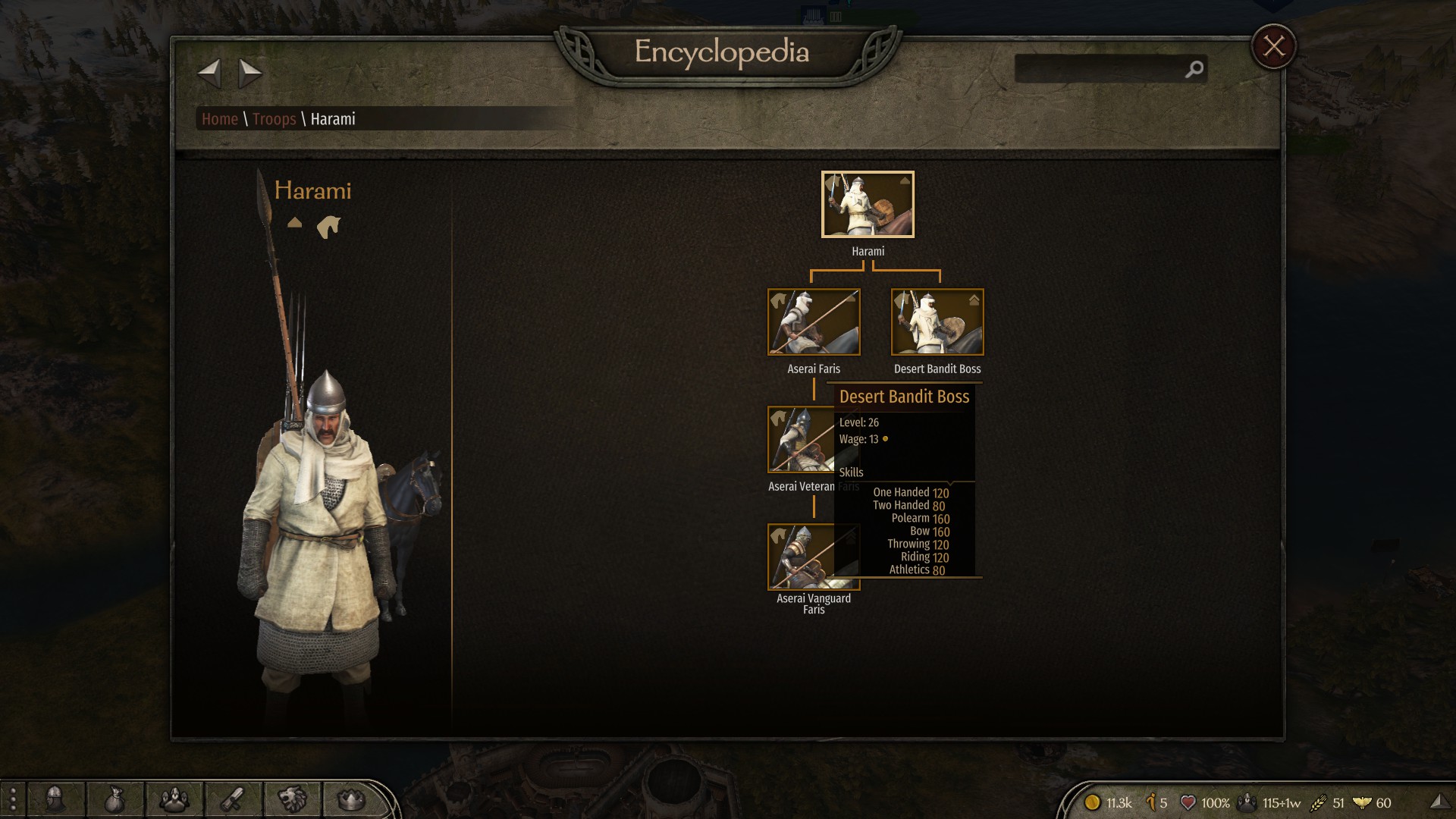
Task: Open the inventory sack icon
Action: pos(114,800)
